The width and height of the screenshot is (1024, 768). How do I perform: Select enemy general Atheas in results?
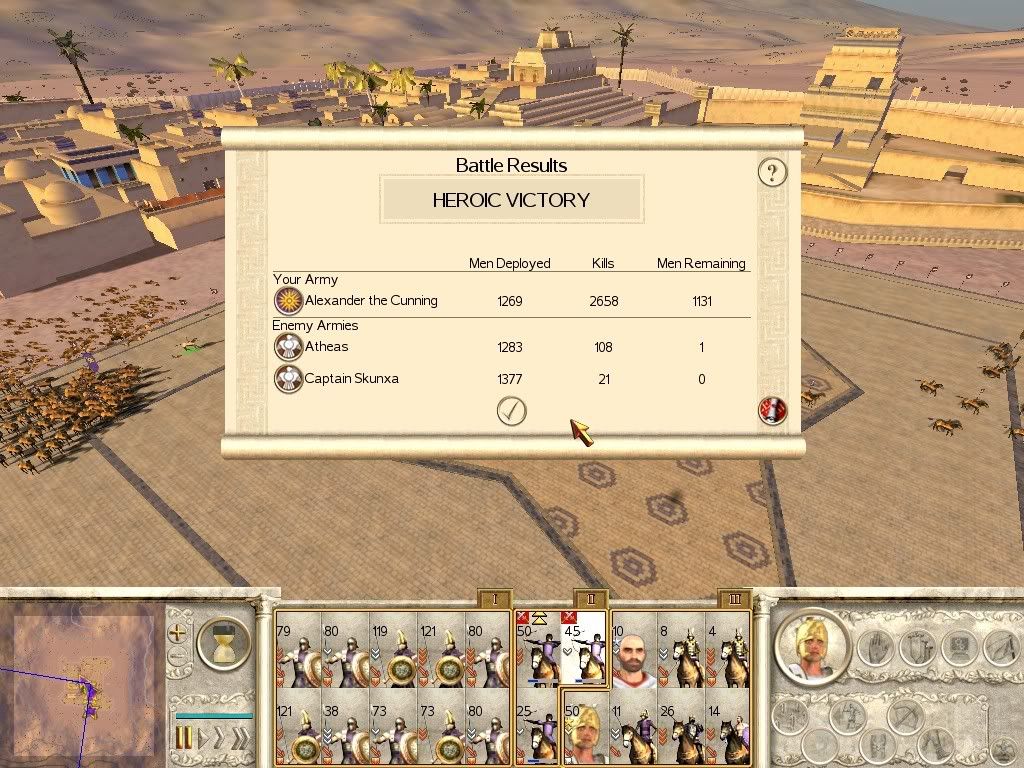326,347
